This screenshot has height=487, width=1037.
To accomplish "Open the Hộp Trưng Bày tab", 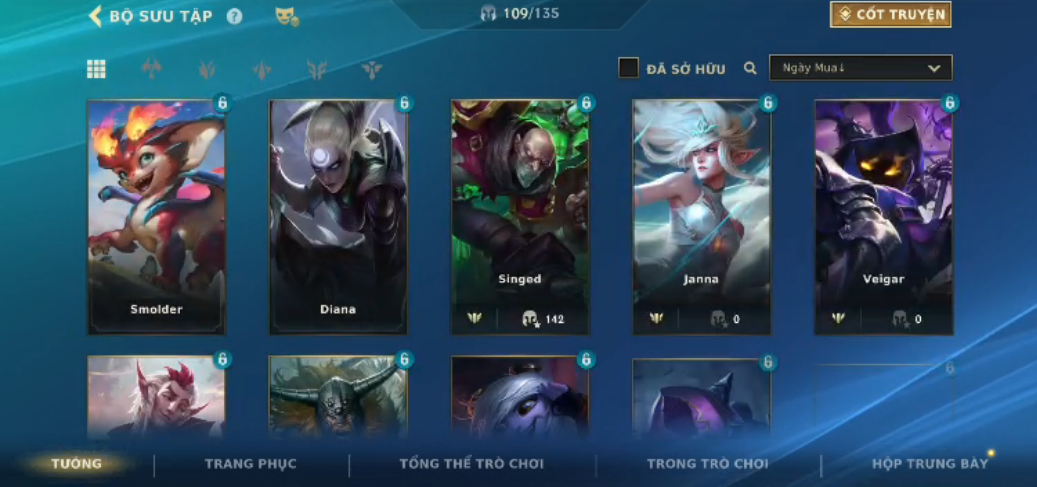I will point(930,464).
